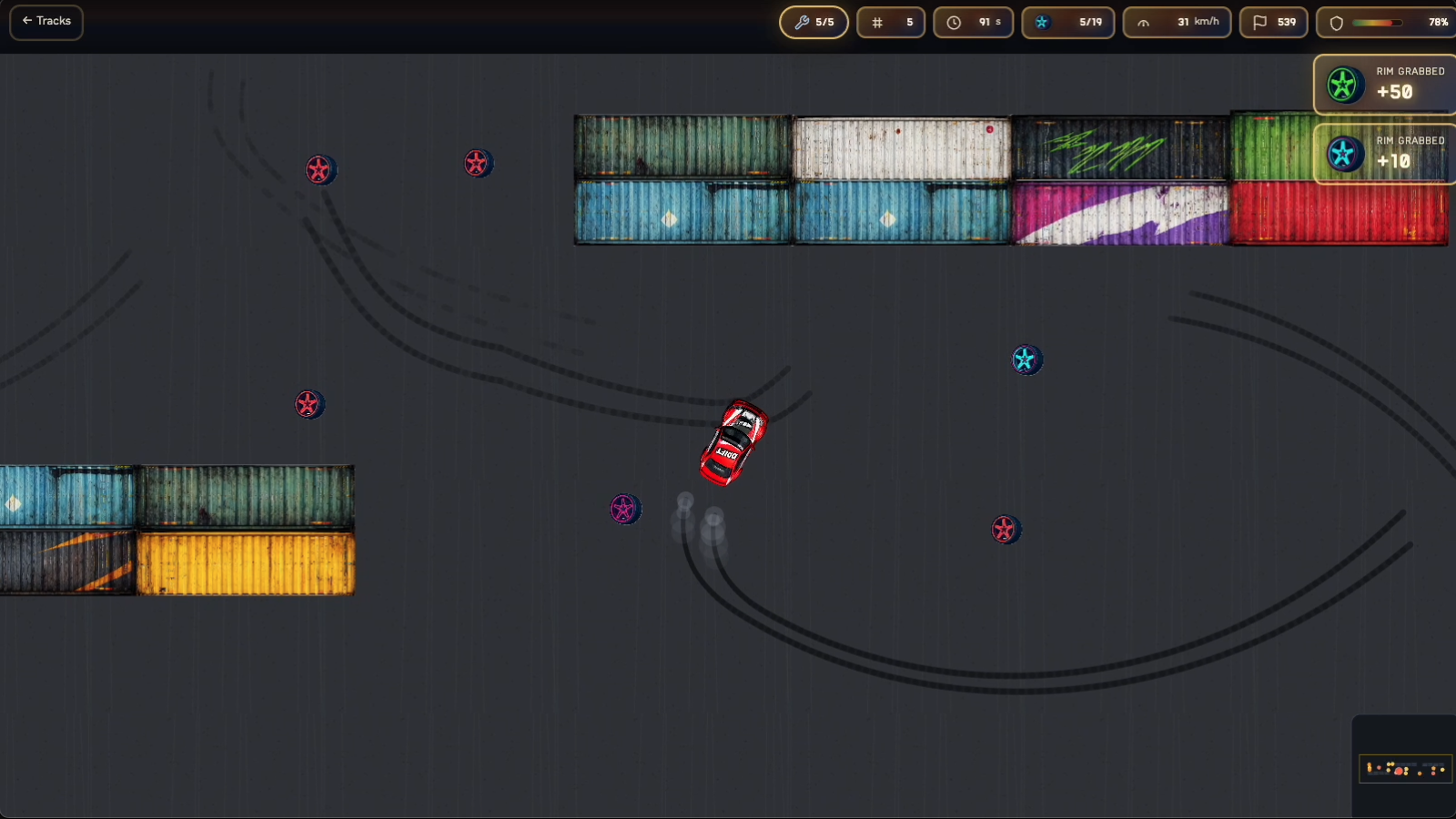
Task: Click the wrench repair counter icon
Action: (x=804, y=22)
